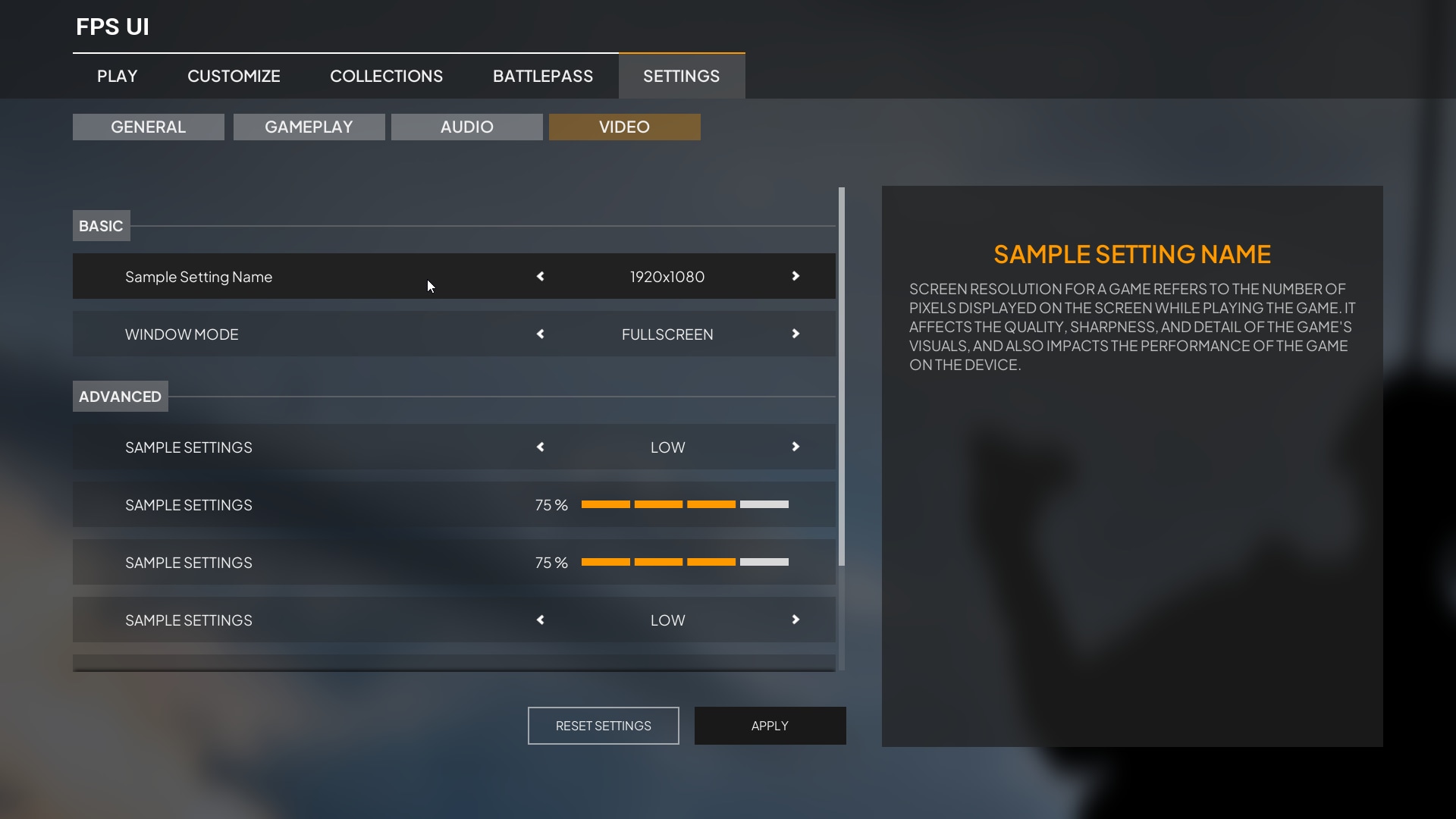Image resolution: width=1456 pixels, height=819 pixels.
Task: Go to the BATTLEPASS page
Action: [543, 76]
